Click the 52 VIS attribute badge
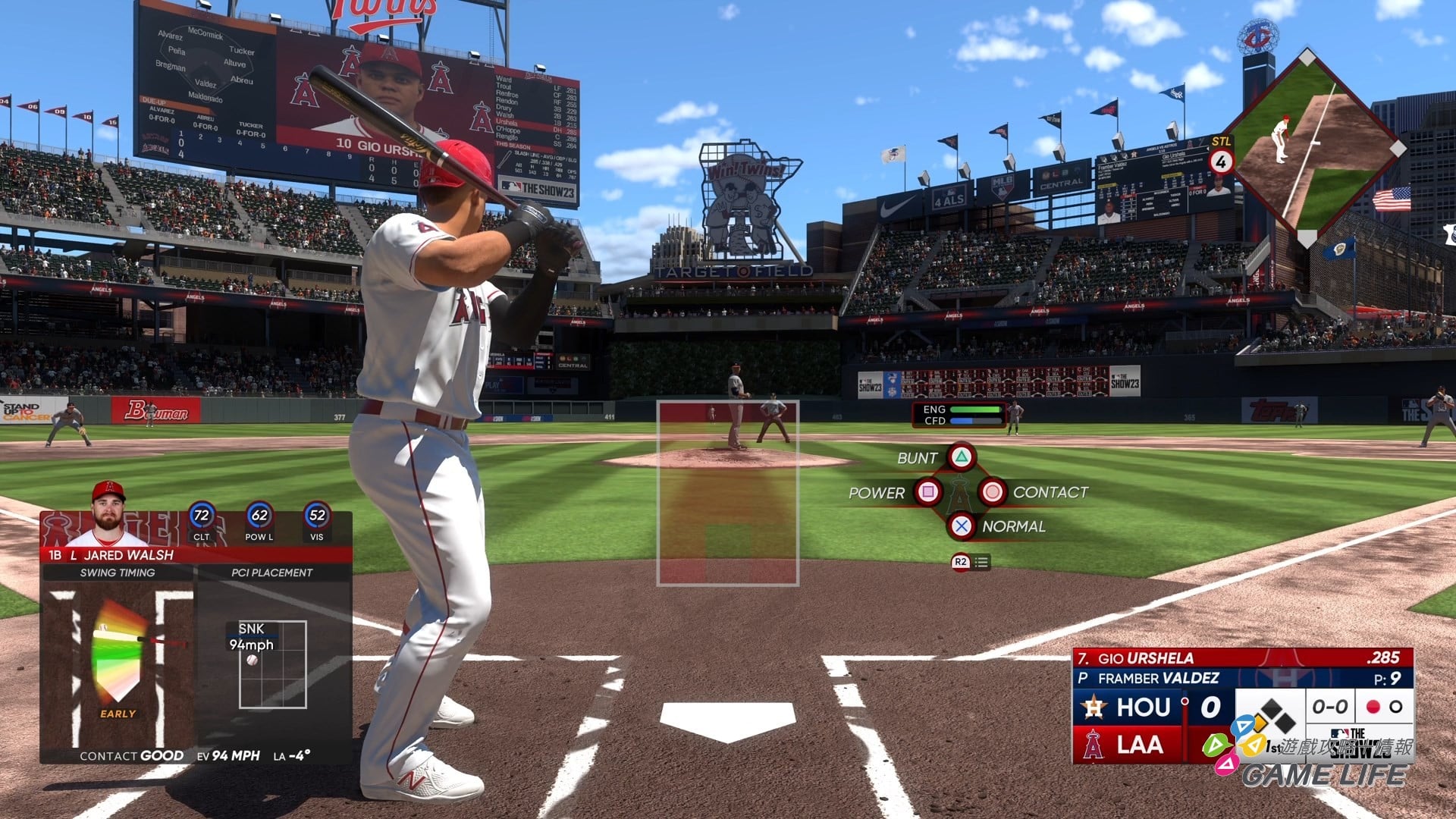 pos(317,517)
